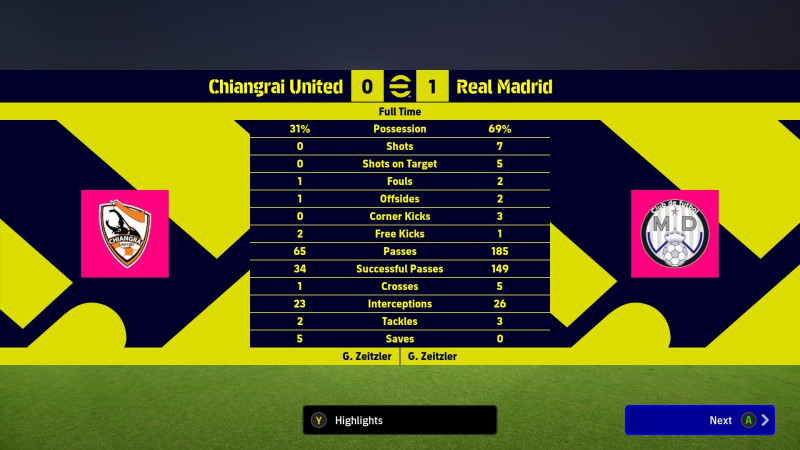800x450 pixels.
Task: Open the match Highlights
Action: (x=400, y=420)
